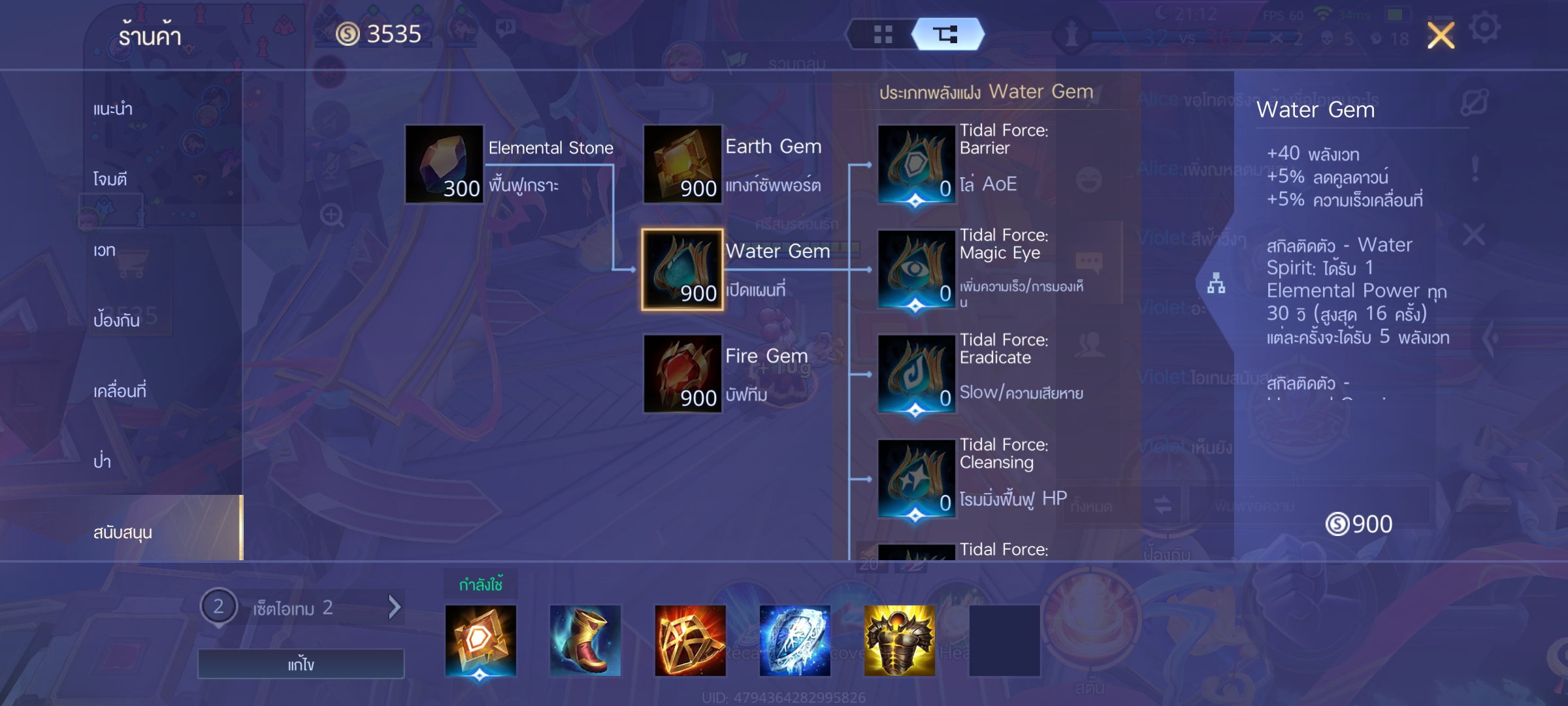Select the Elemental Stone item

point(444,164)
